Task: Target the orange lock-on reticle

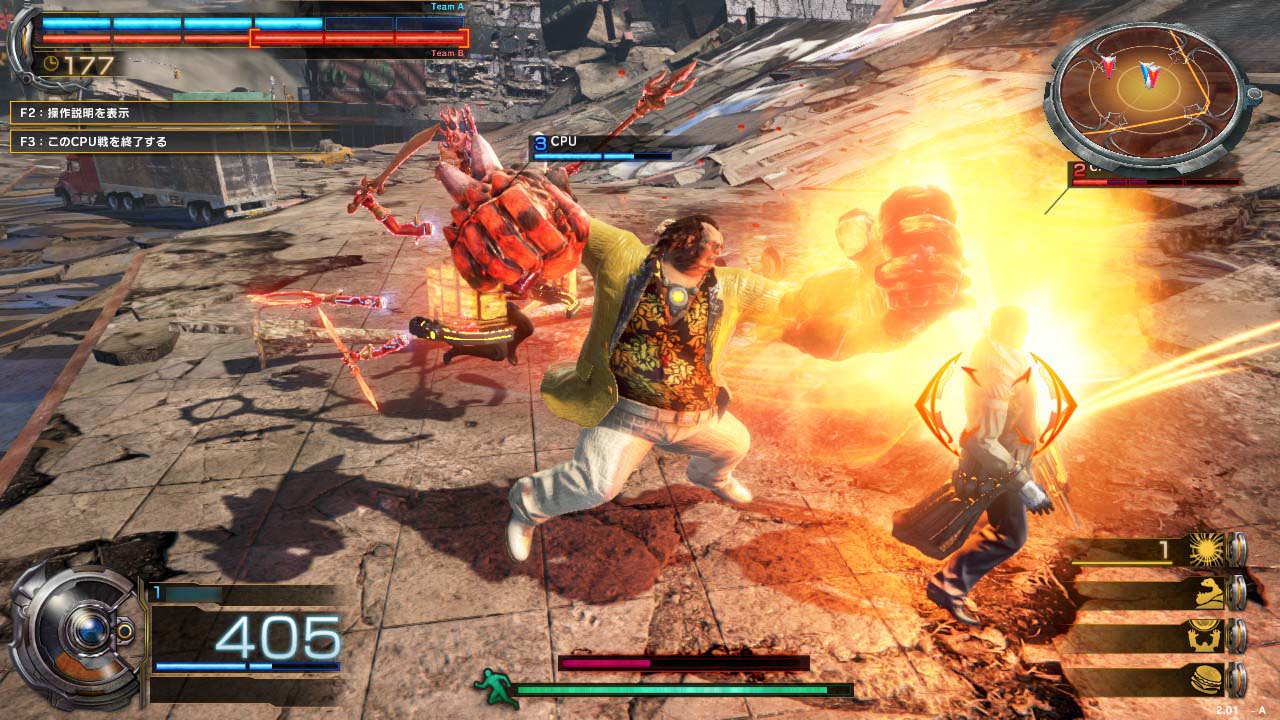Action: pyautogui.click(x=995, y=403)
